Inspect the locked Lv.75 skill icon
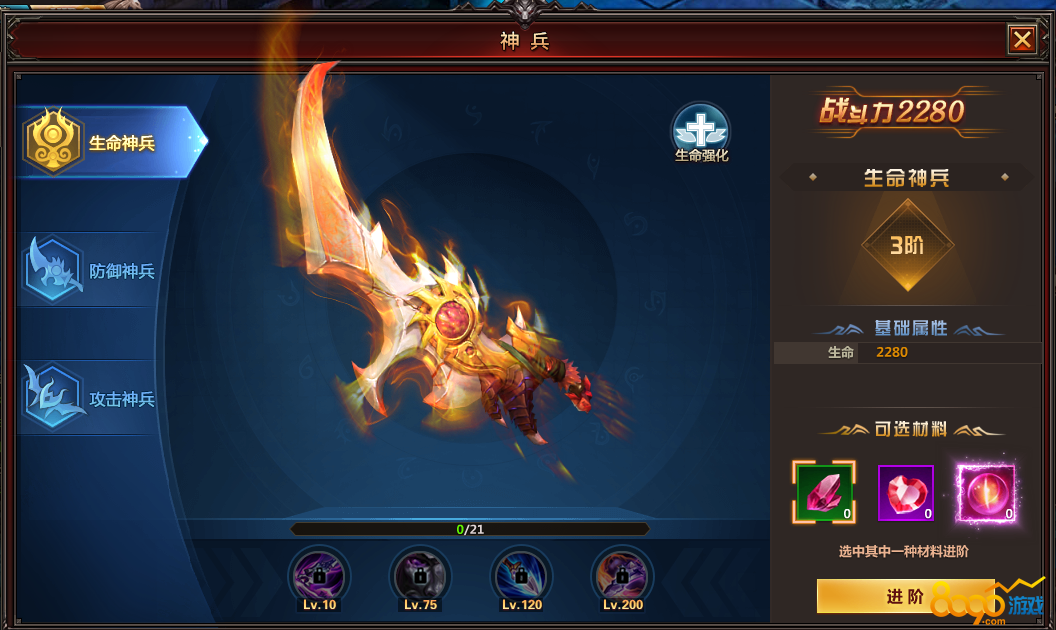 click(x=420, y=575)
